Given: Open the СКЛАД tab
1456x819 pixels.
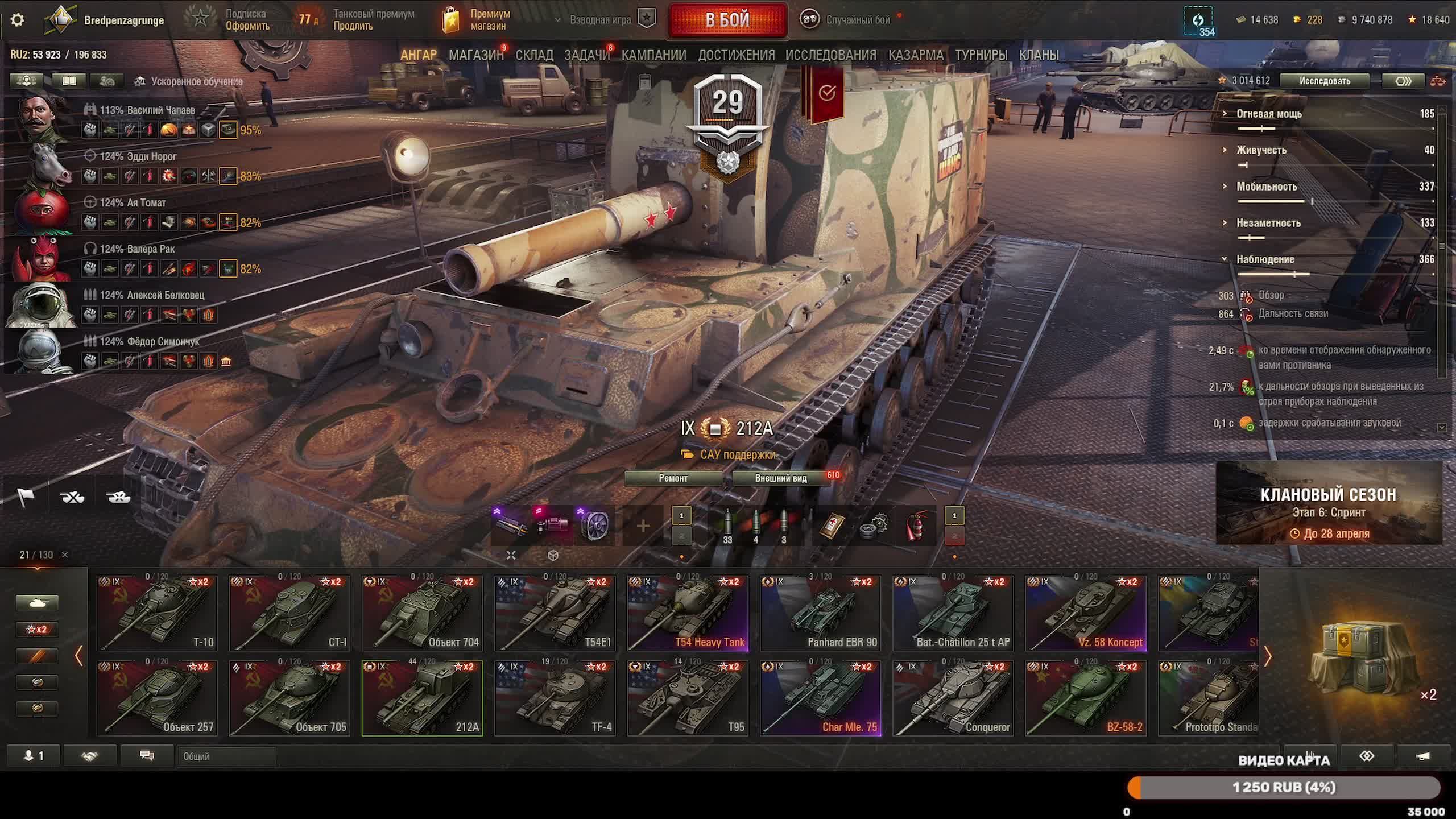Looking at the screenshot, I should pyautogui.click(x=534, y=55).
